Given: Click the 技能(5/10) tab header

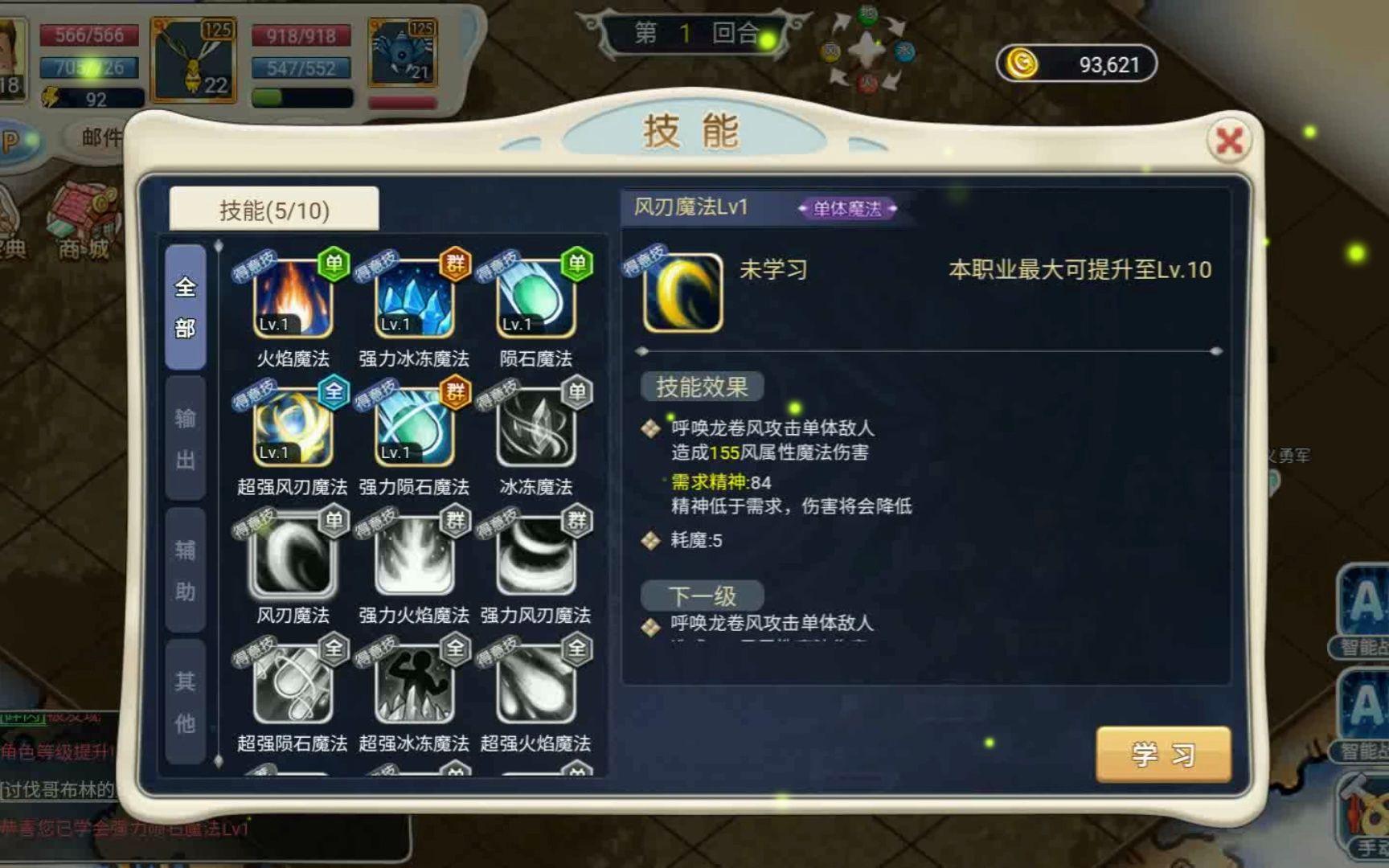Looking at the screenshot, I should click(x=274, y=210).
